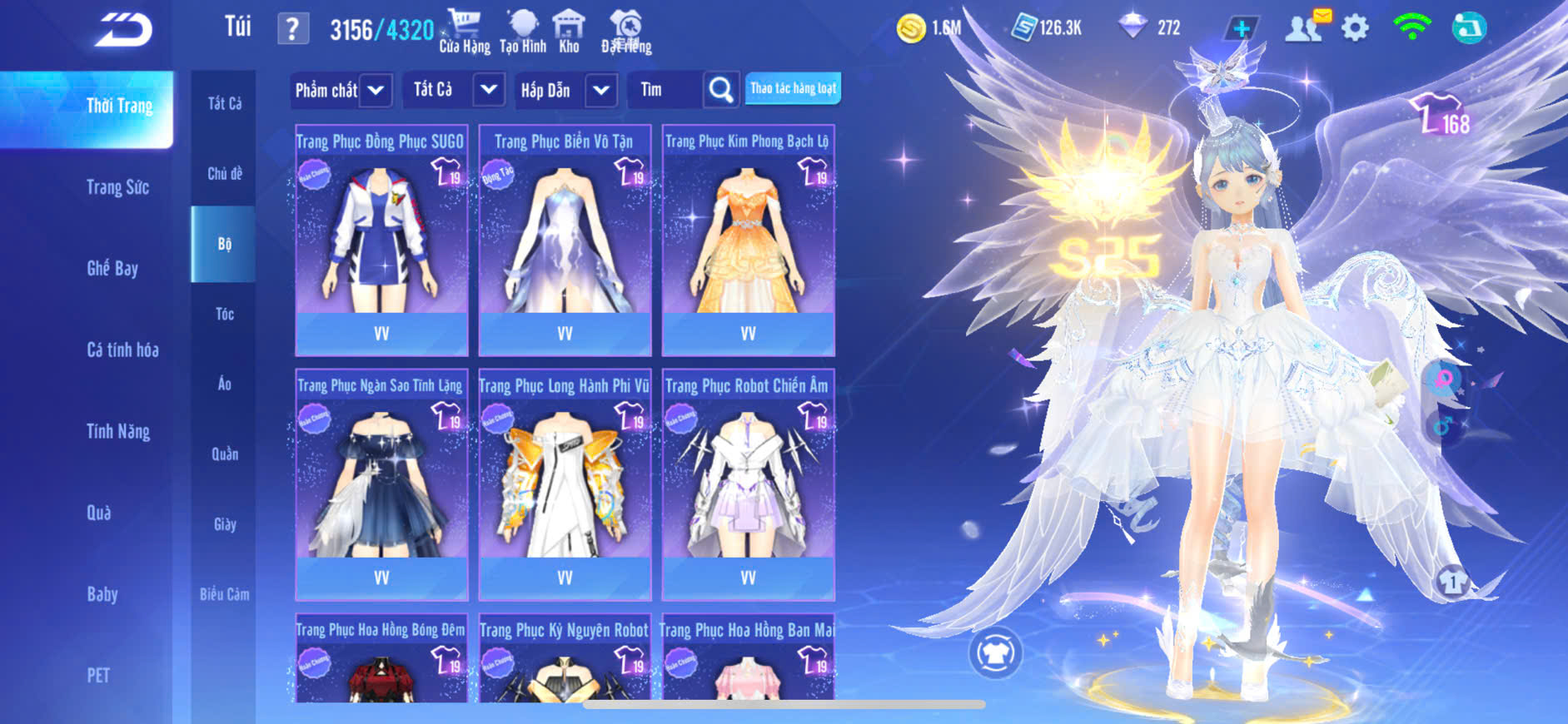Go back using the top-left arrow
The image size is (1568, 724).
124,30
